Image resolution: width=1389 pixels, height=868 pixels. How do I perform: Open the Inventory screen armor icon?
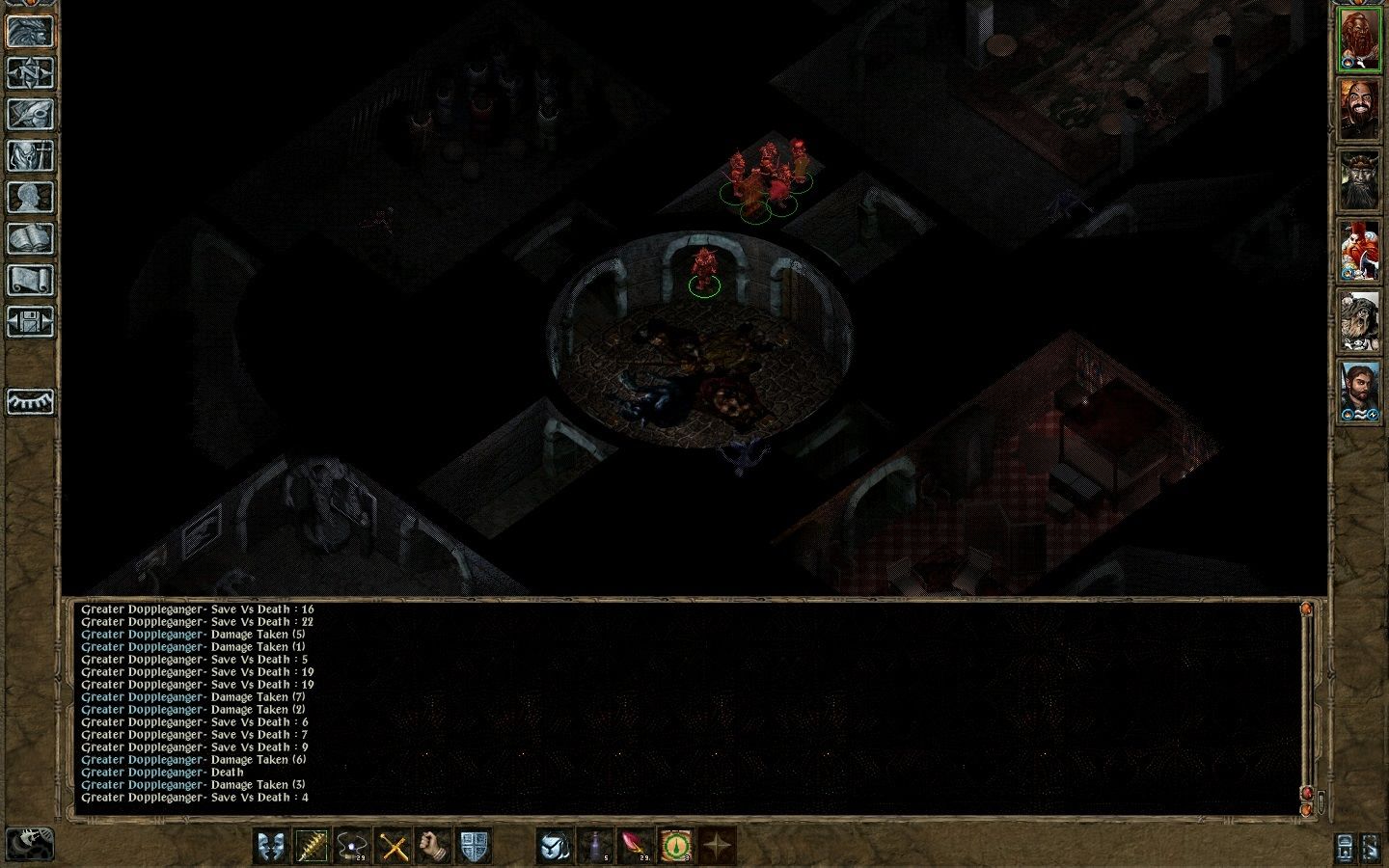(31, 154)
